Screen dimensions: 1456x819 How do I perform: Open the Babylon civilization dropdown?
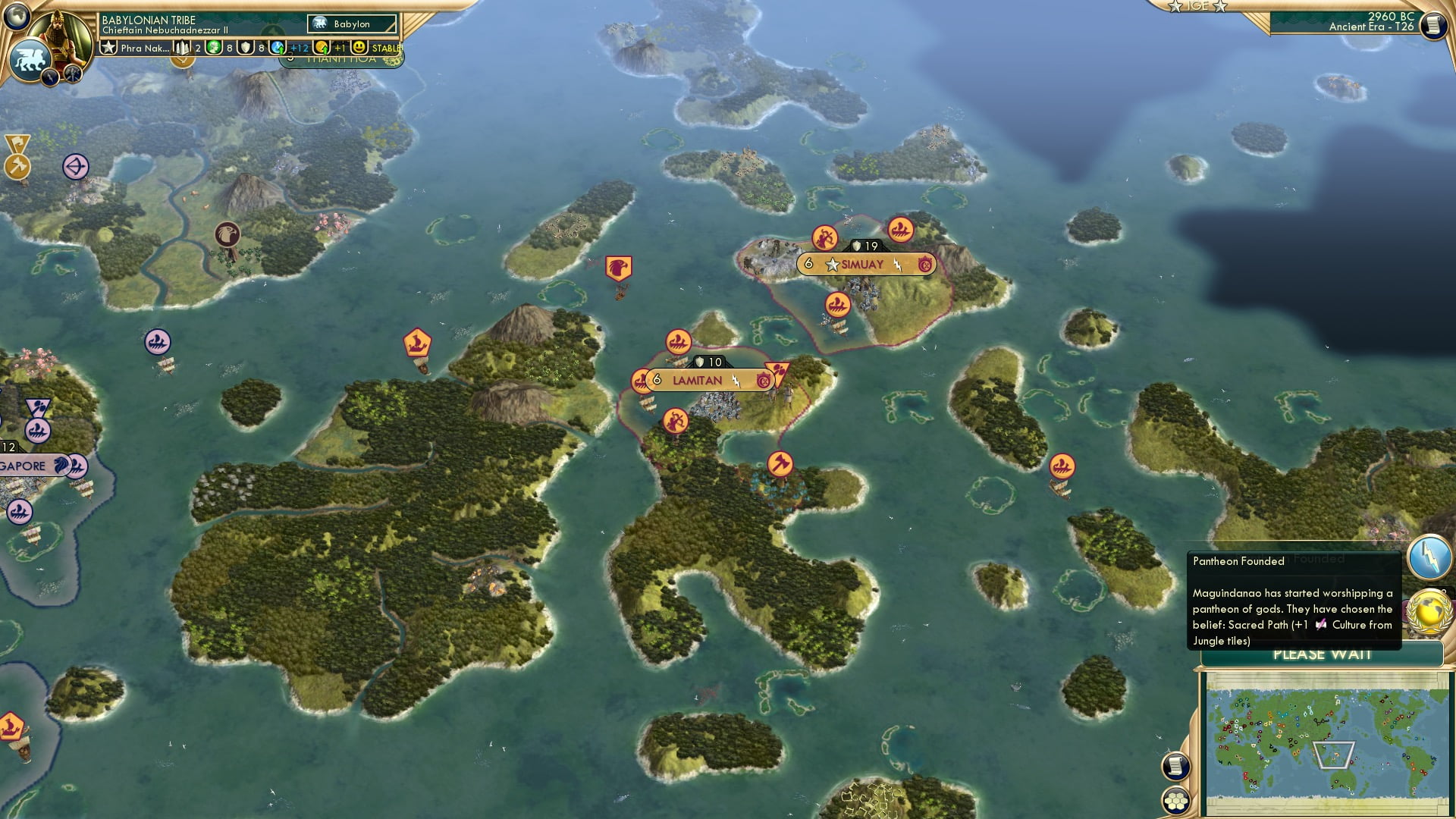pyautogui.click(x=350, y=24)
